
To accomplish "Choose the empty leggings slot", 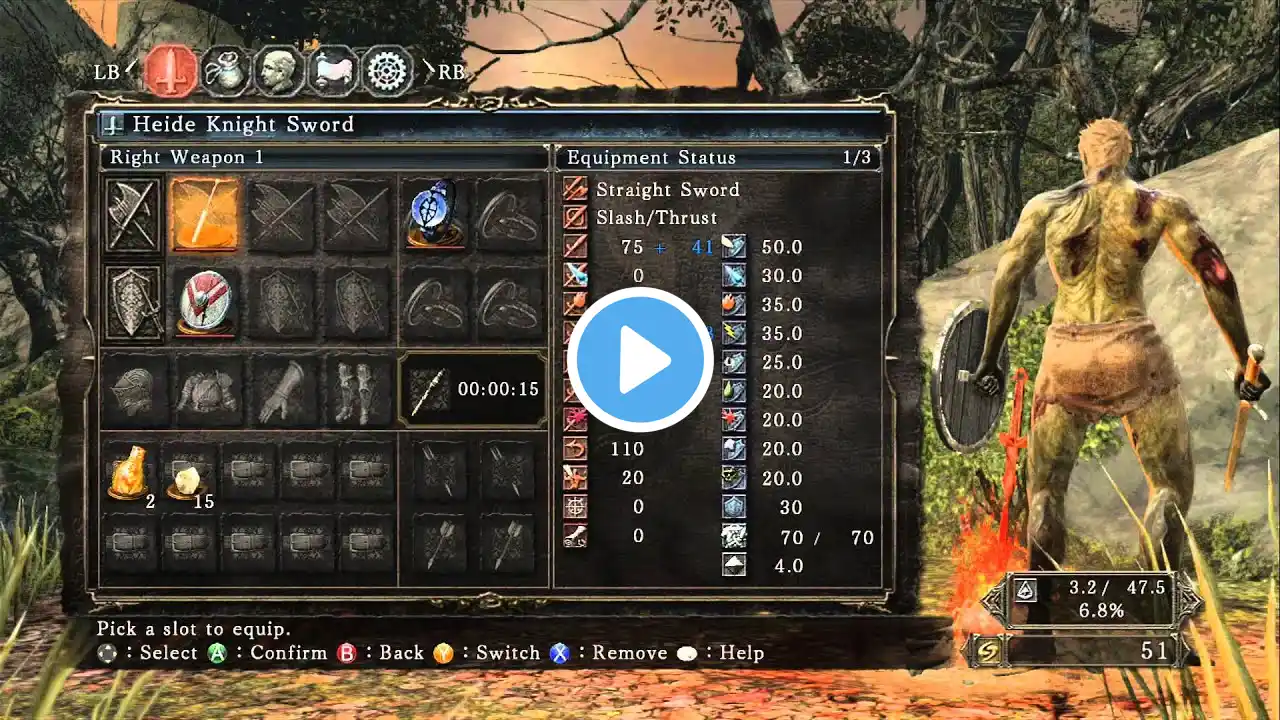I will [358, 389].
